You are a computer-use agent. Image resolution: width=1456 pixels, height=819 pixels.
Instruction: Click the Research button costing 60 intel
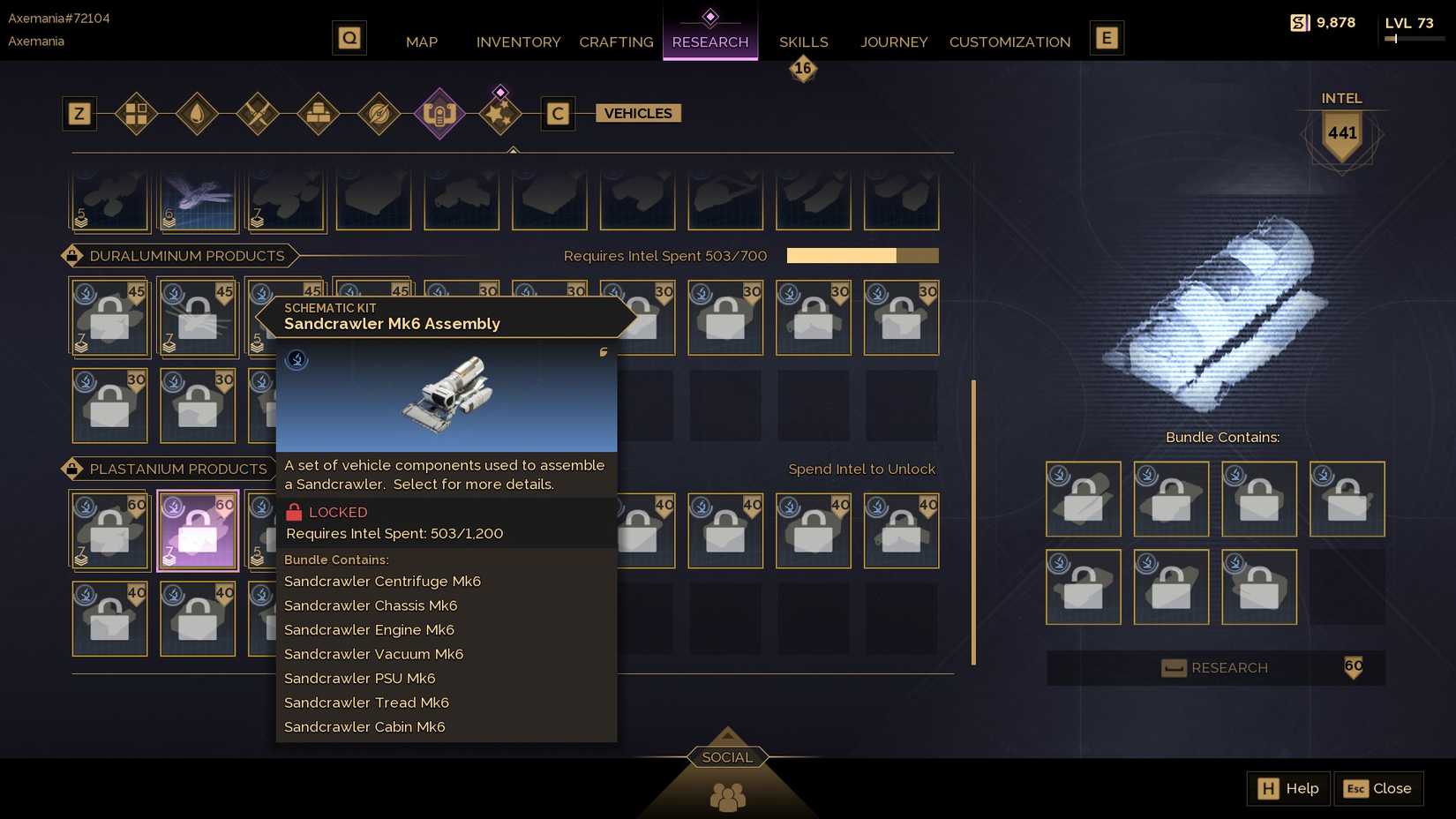click(x=1216, y=668)
